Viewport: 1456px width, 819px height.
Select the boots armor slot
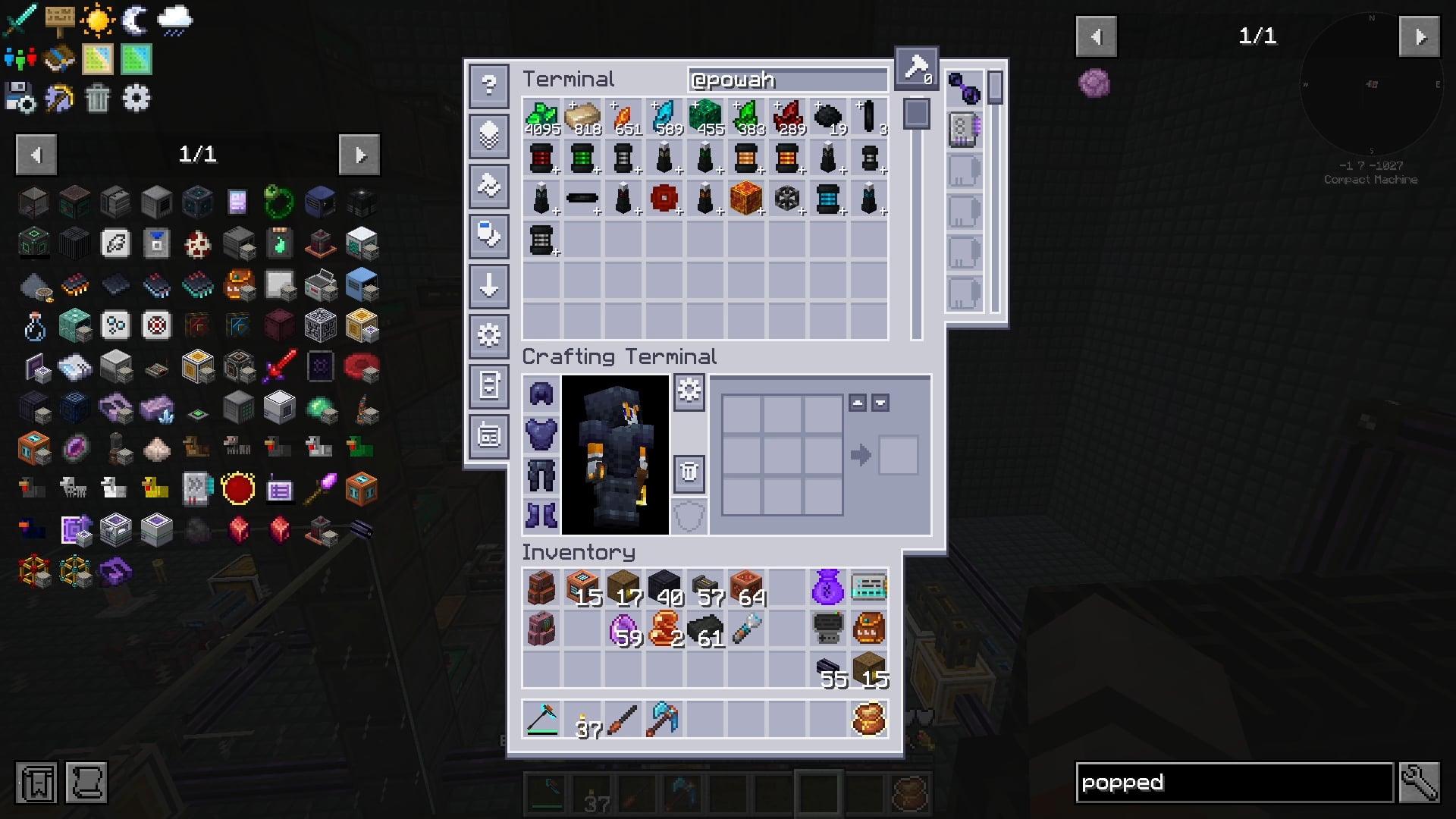pos(541,516)
